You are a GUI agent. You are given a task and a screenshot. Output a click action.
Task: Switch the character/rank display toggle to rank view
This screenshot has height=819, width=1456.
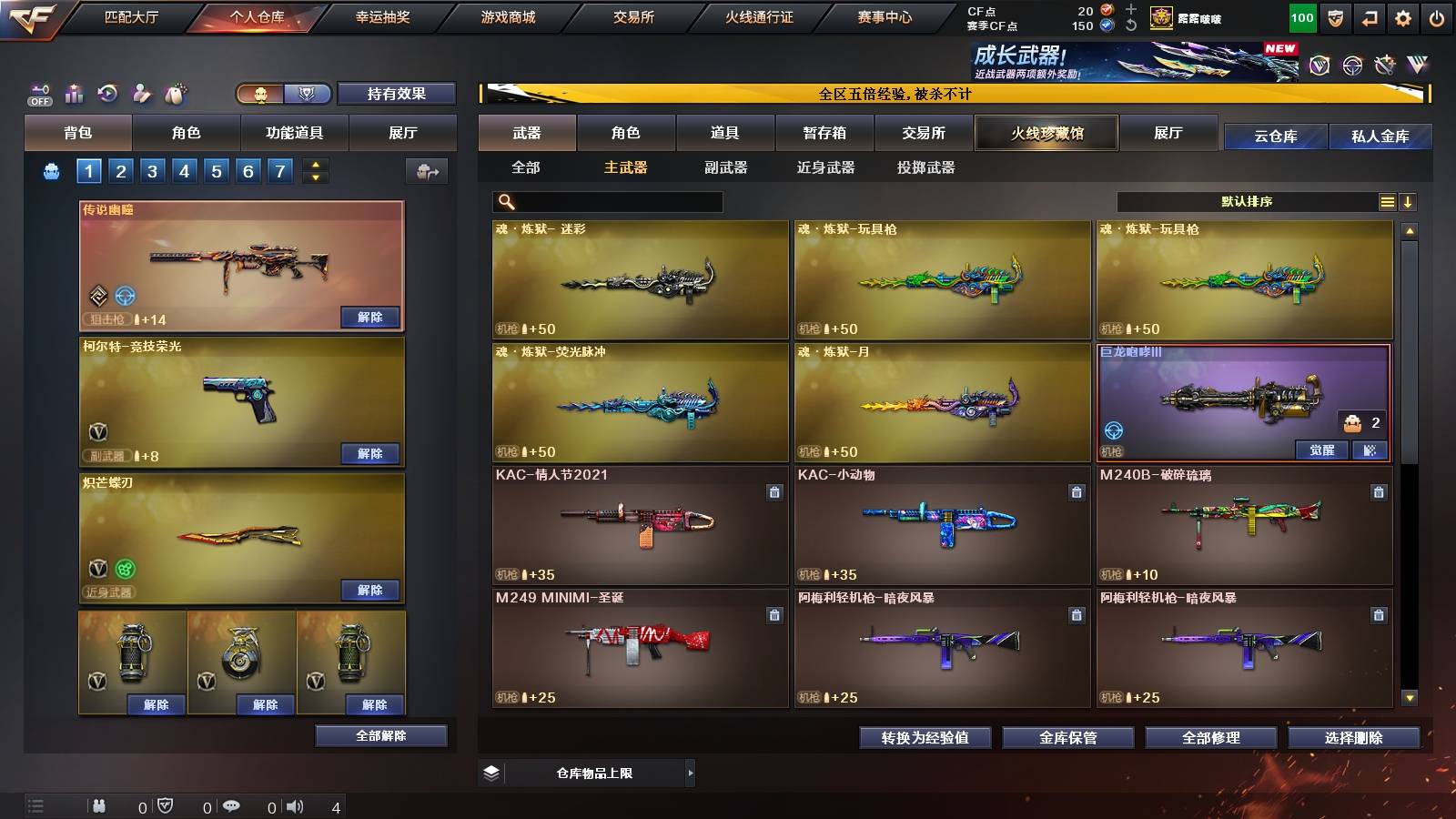pos(308,94)
